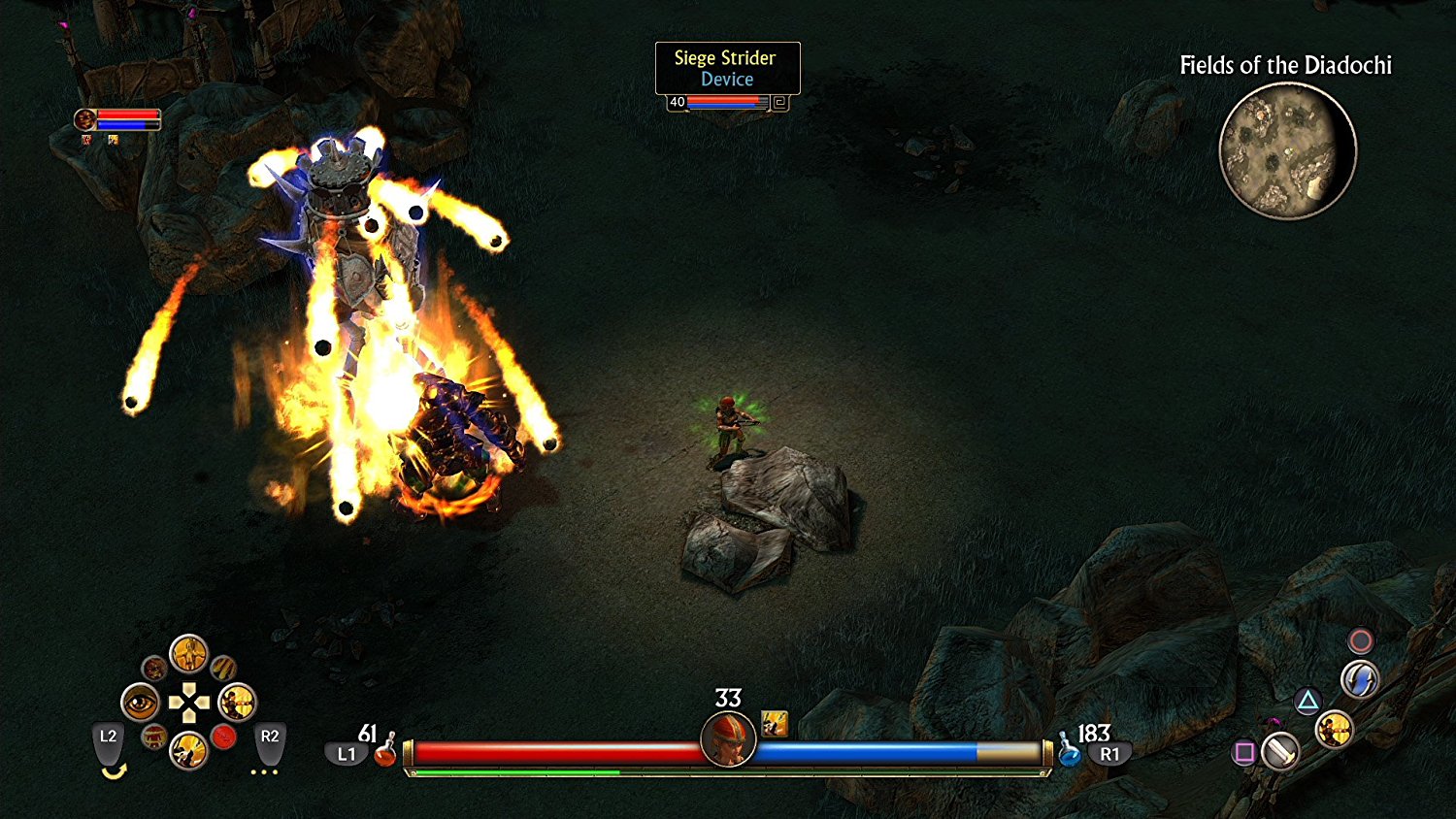
Task: Select the eye skill on the skill wheel
Action: point(140,703)
